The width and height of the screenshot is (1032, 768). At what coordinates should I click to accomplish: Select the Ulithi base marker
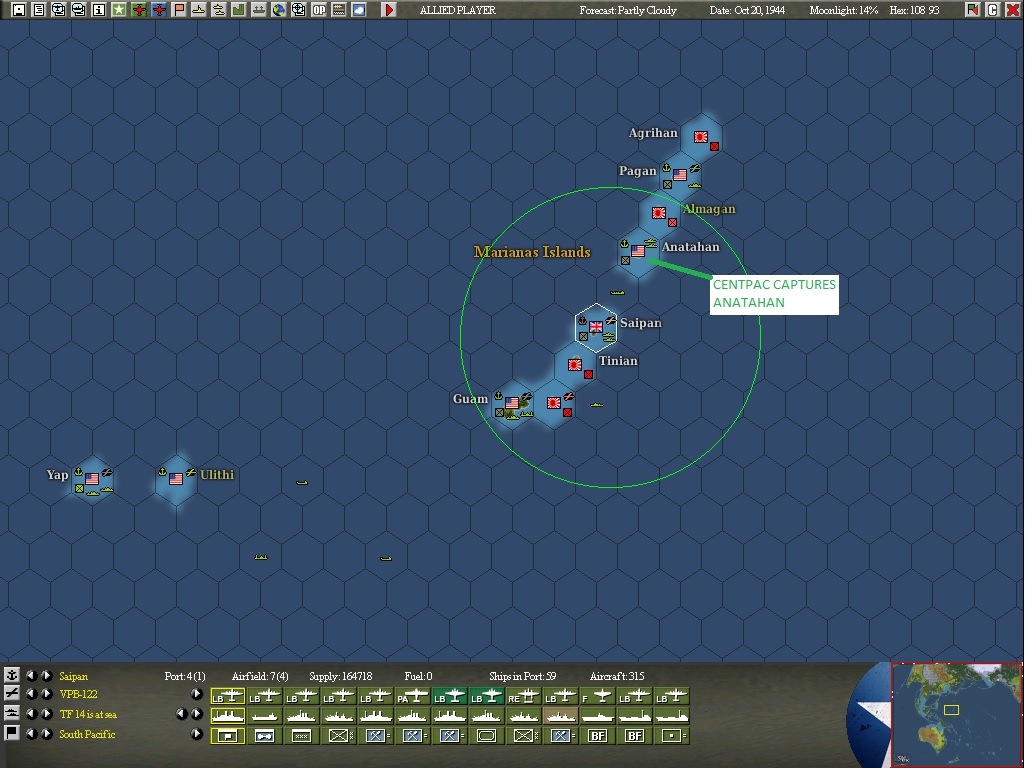[176, 478]
